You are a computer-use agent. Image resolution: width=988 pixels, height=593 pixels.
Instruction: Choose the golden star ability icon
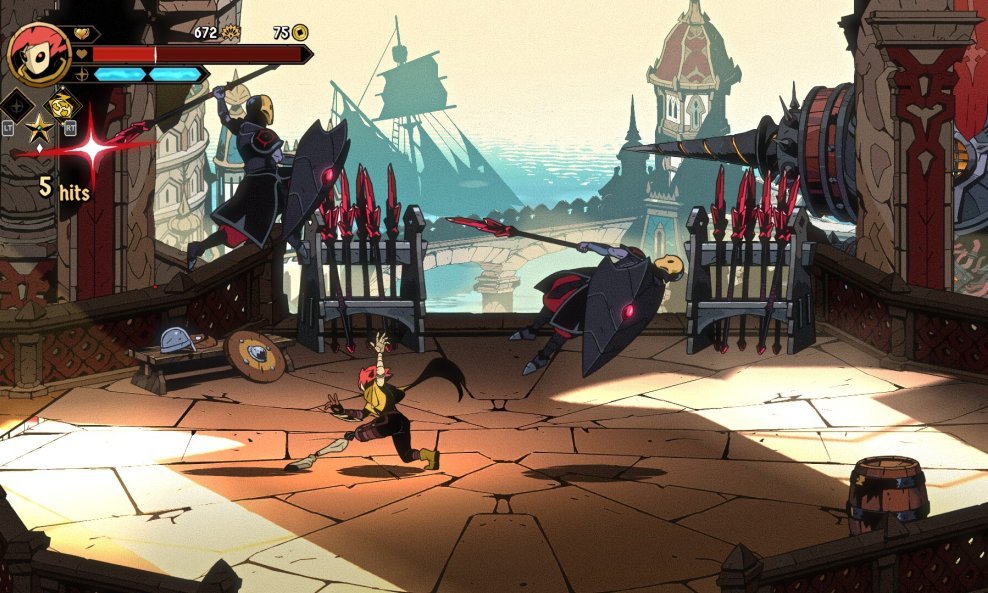[x=39, y=127]
